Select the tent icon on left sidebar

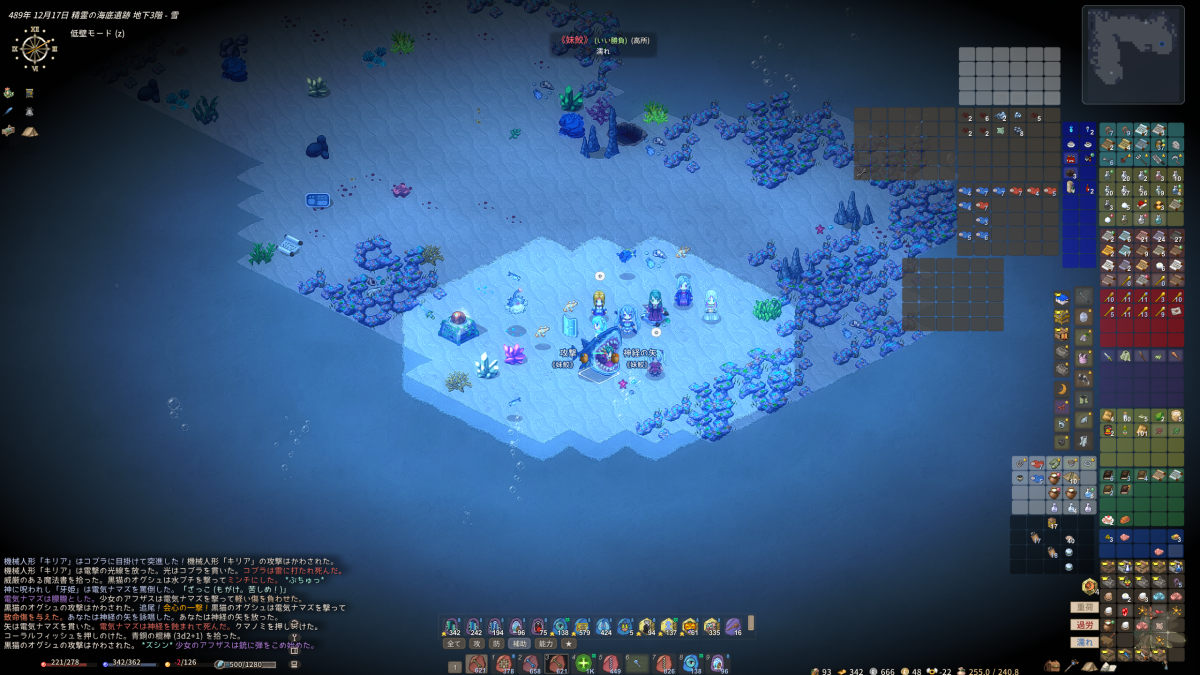point(29,131)
